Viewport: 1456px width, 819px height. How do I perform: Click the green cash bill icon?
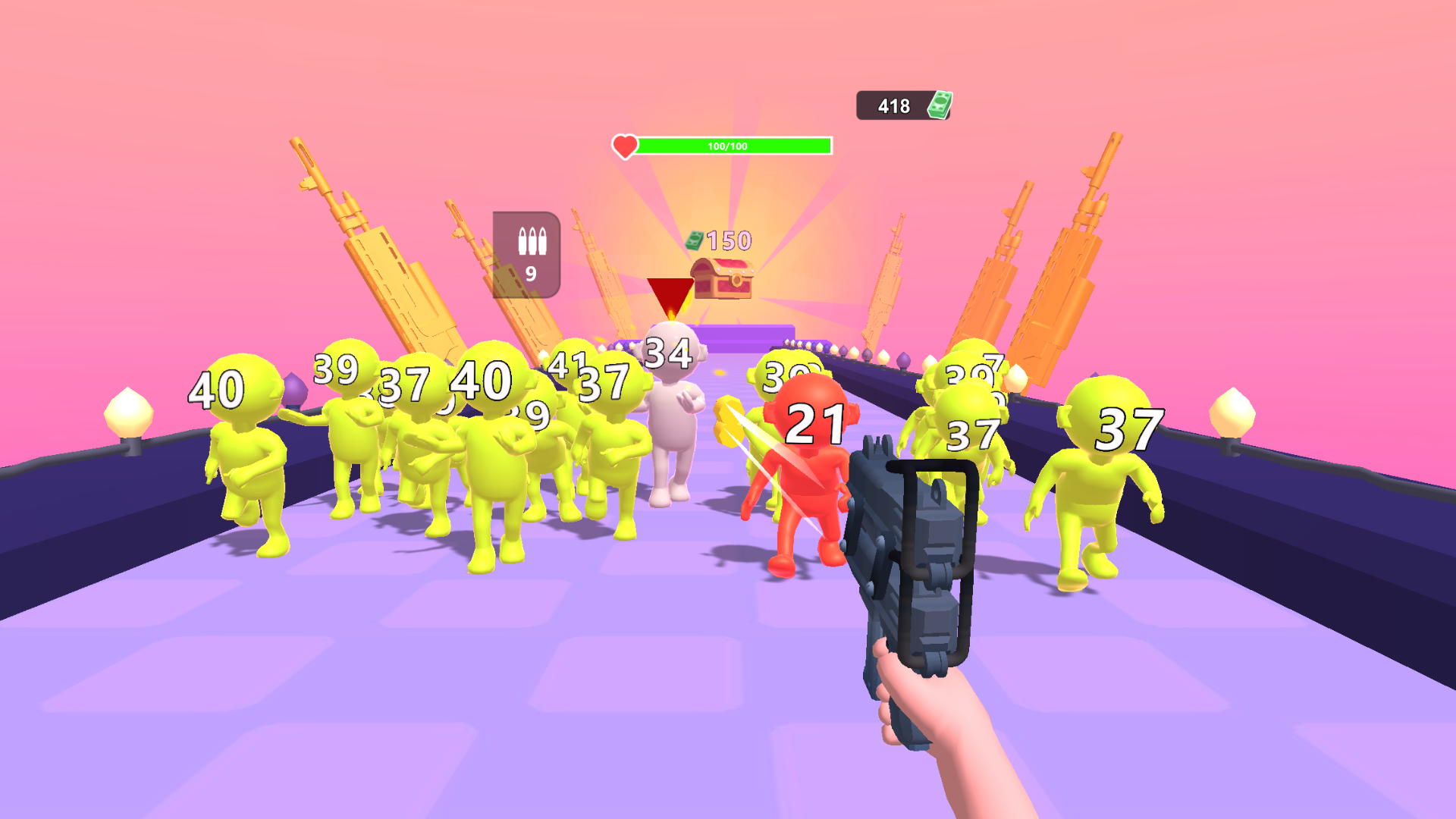tap(940, 104)
